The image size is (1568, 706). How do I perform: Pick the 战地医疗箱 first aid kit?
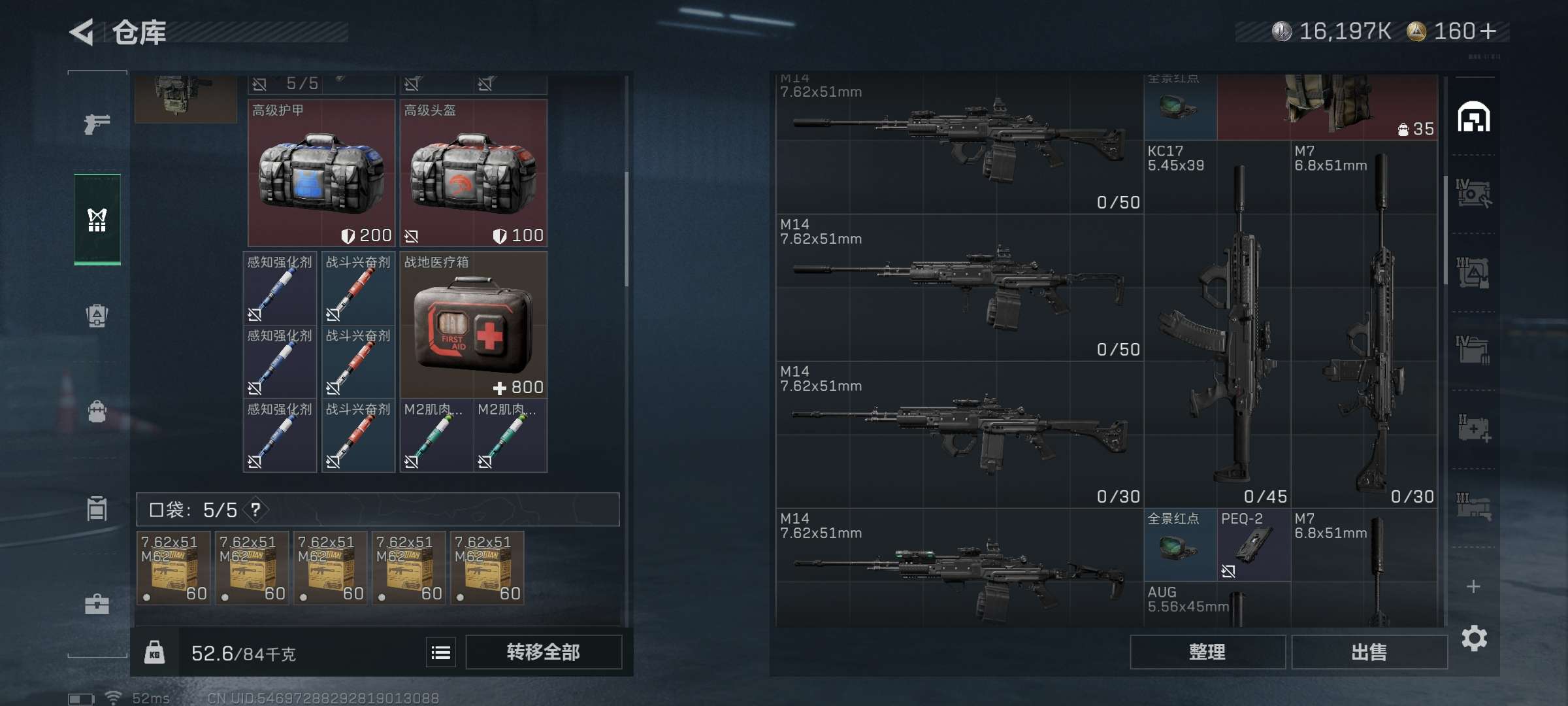(474, 325)
